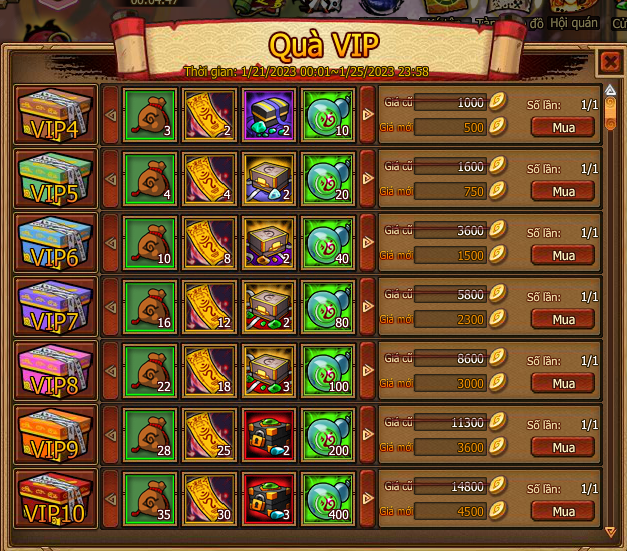627x551 pixels.
Task: Choose the VIP7 purple gift box
Action: (x=56, y=307)
